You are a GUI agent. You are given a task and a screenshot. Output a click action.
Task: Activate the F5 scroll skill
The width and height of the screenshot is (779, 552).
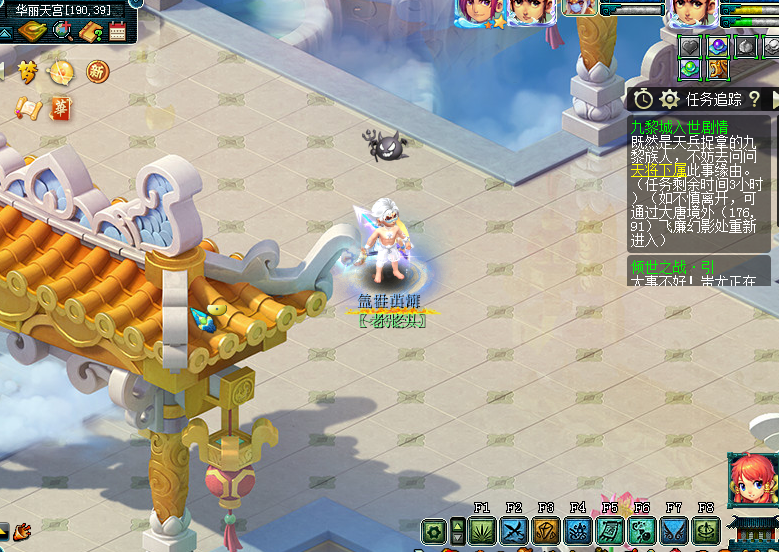coord(610,531)
